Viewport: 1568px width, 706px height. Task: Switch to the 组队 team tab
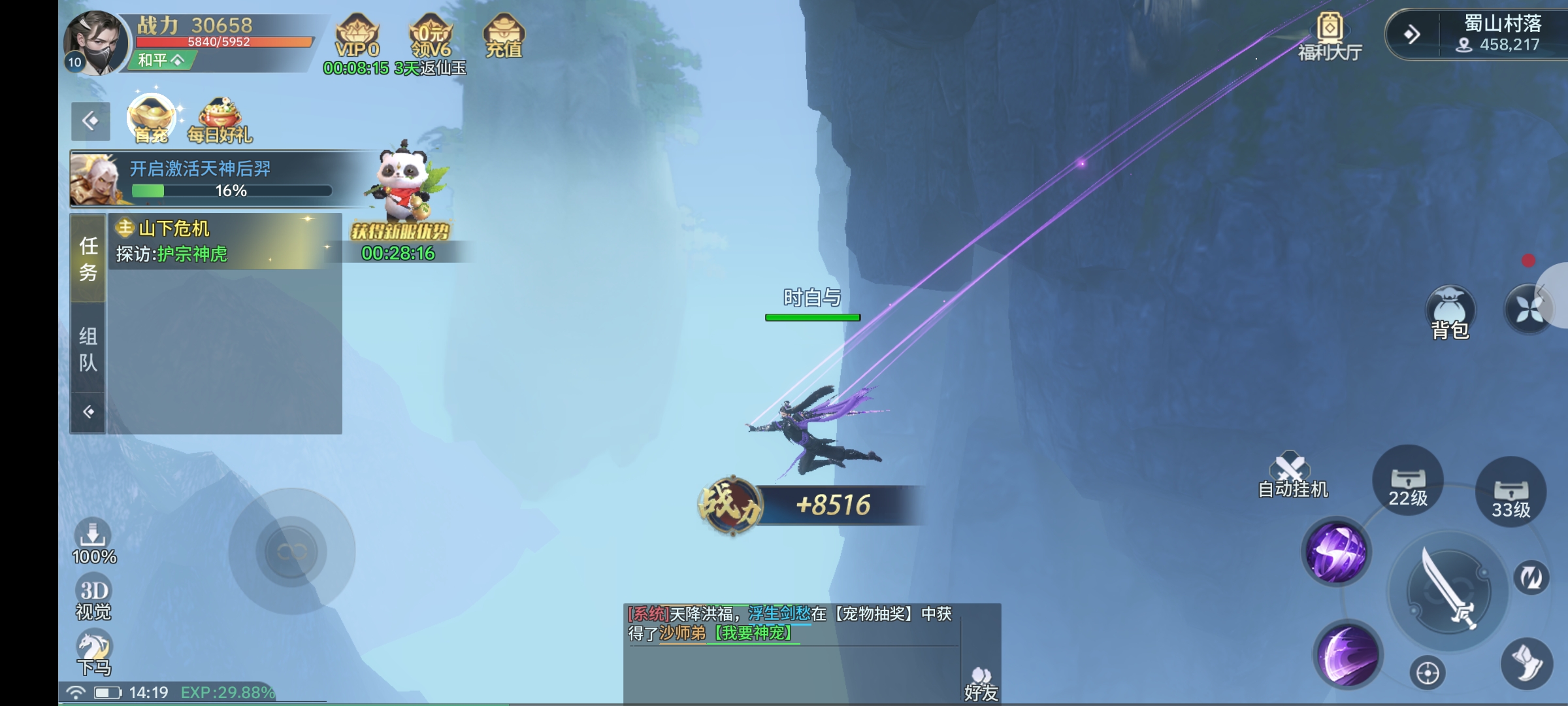[88, 348]
